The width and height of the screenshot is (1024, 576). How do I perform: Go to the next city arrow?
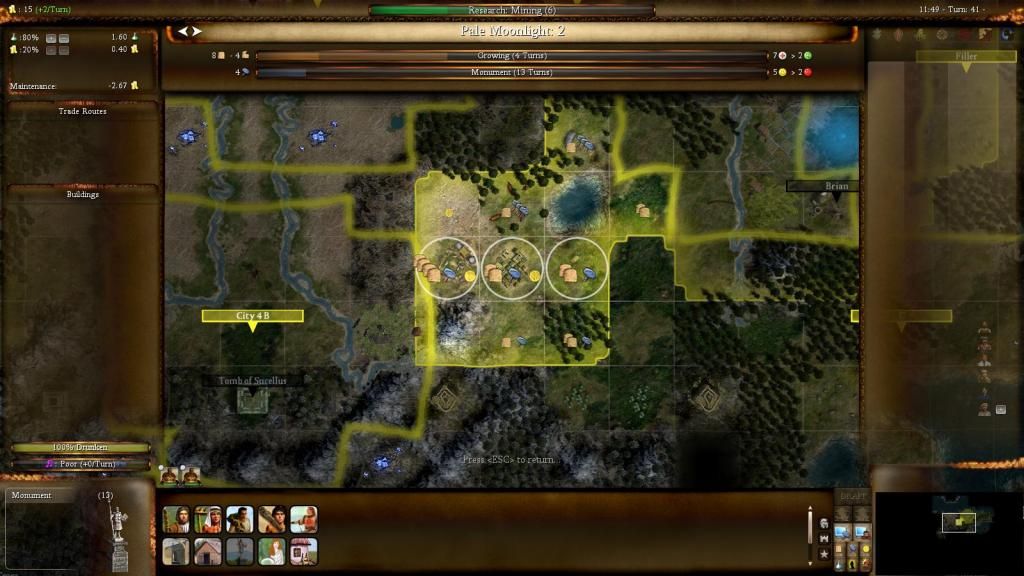tap(197, 31)
